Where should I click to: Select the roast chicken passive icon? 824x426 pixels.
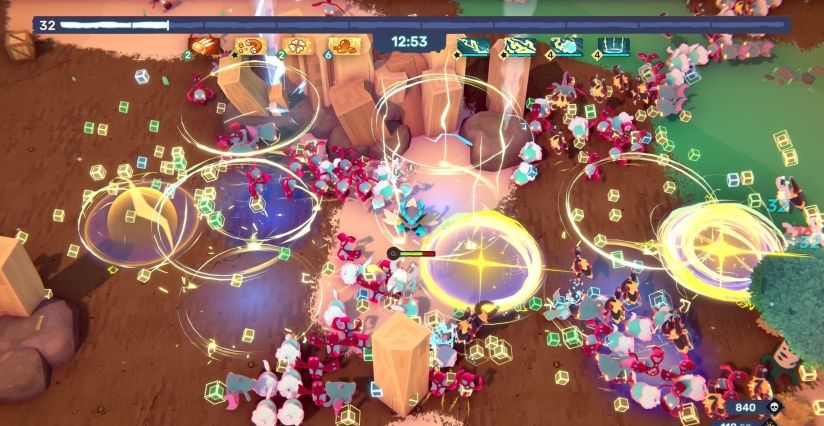coord(343,46)
